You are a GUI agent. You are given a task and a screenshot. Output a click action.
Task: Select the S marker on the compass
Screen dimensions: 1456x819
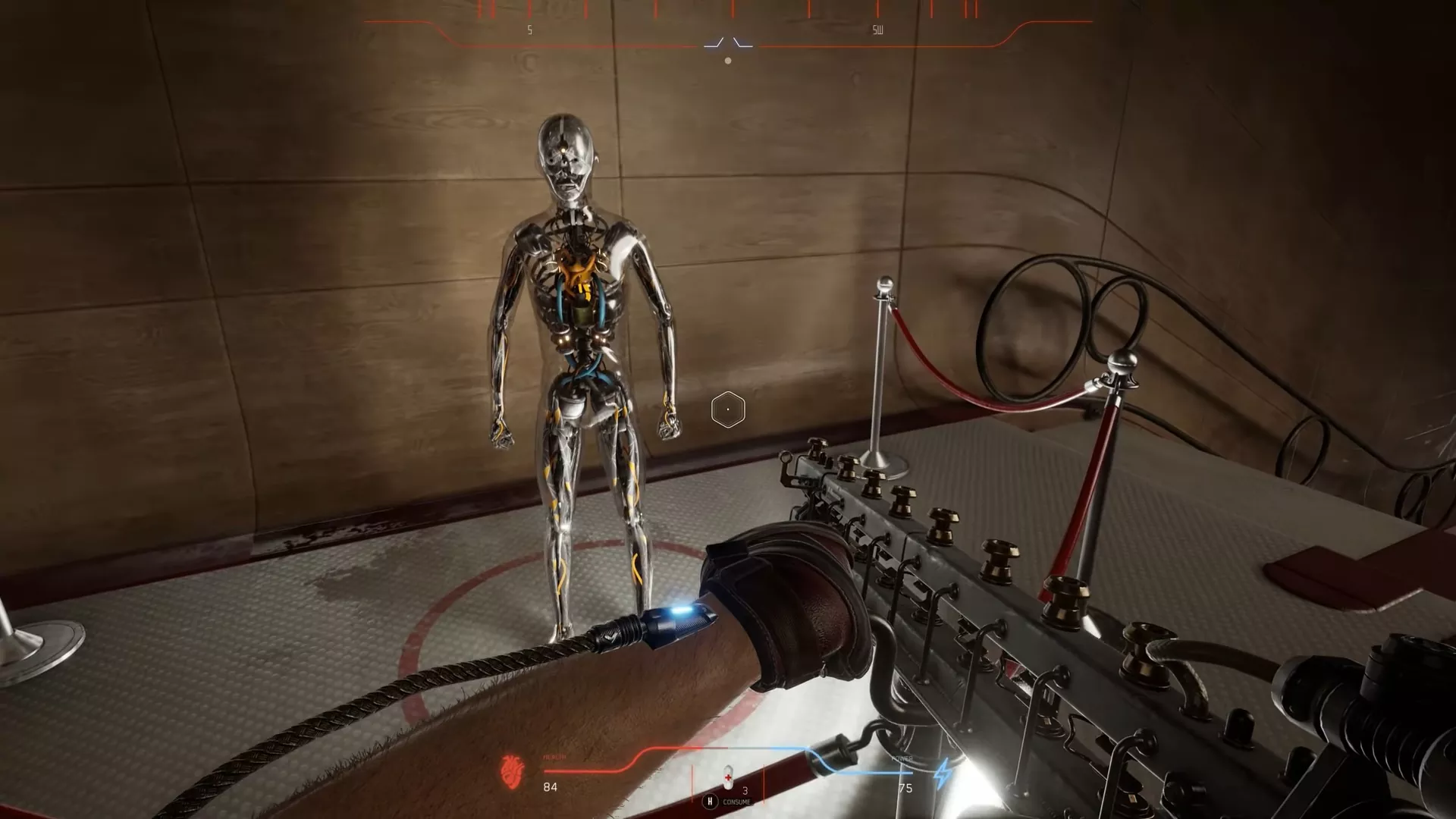coord(529,30)
